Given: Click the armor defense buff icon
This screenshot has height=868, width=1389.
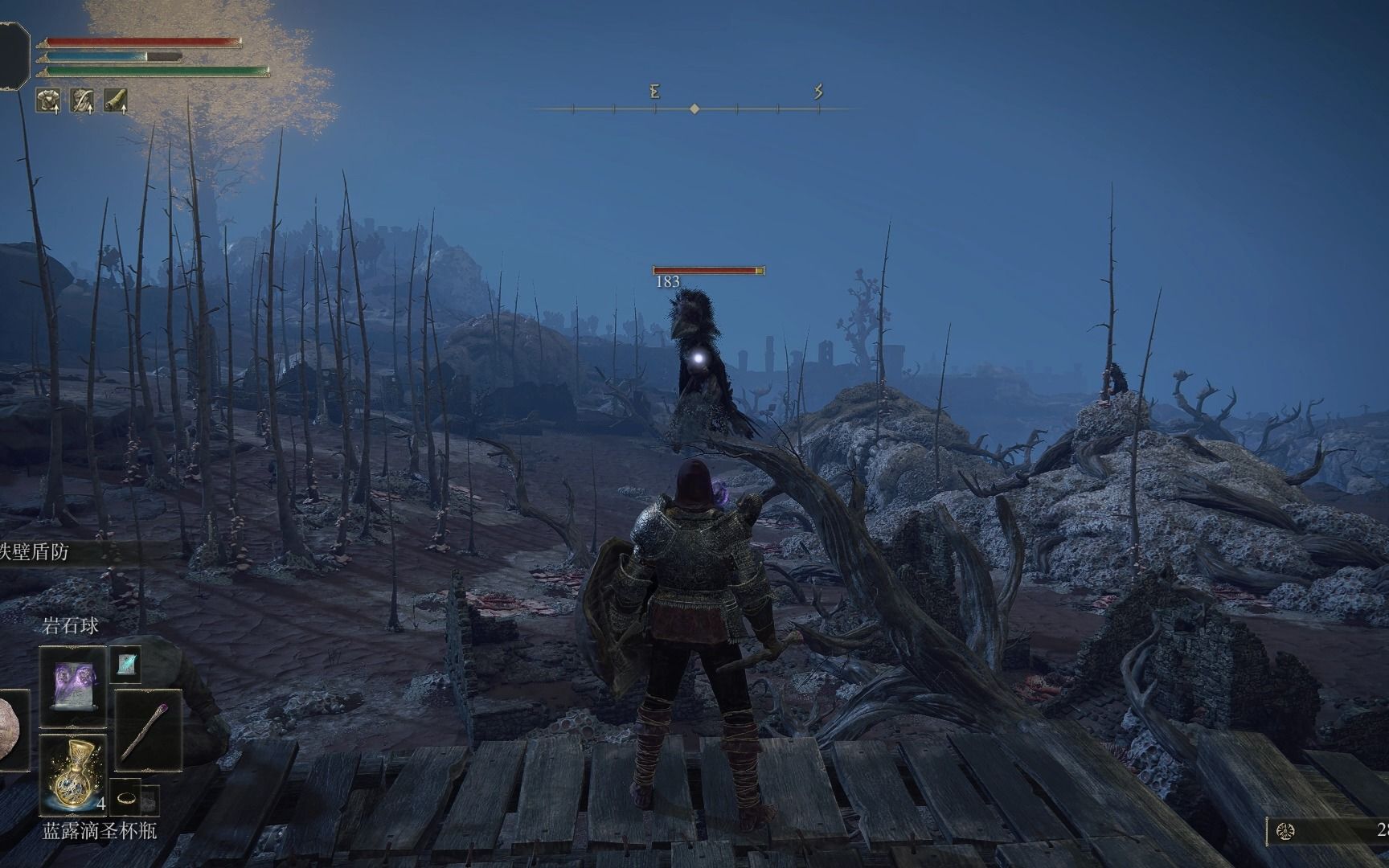Looking at the screenshot, I should click(x=48, y=100).
